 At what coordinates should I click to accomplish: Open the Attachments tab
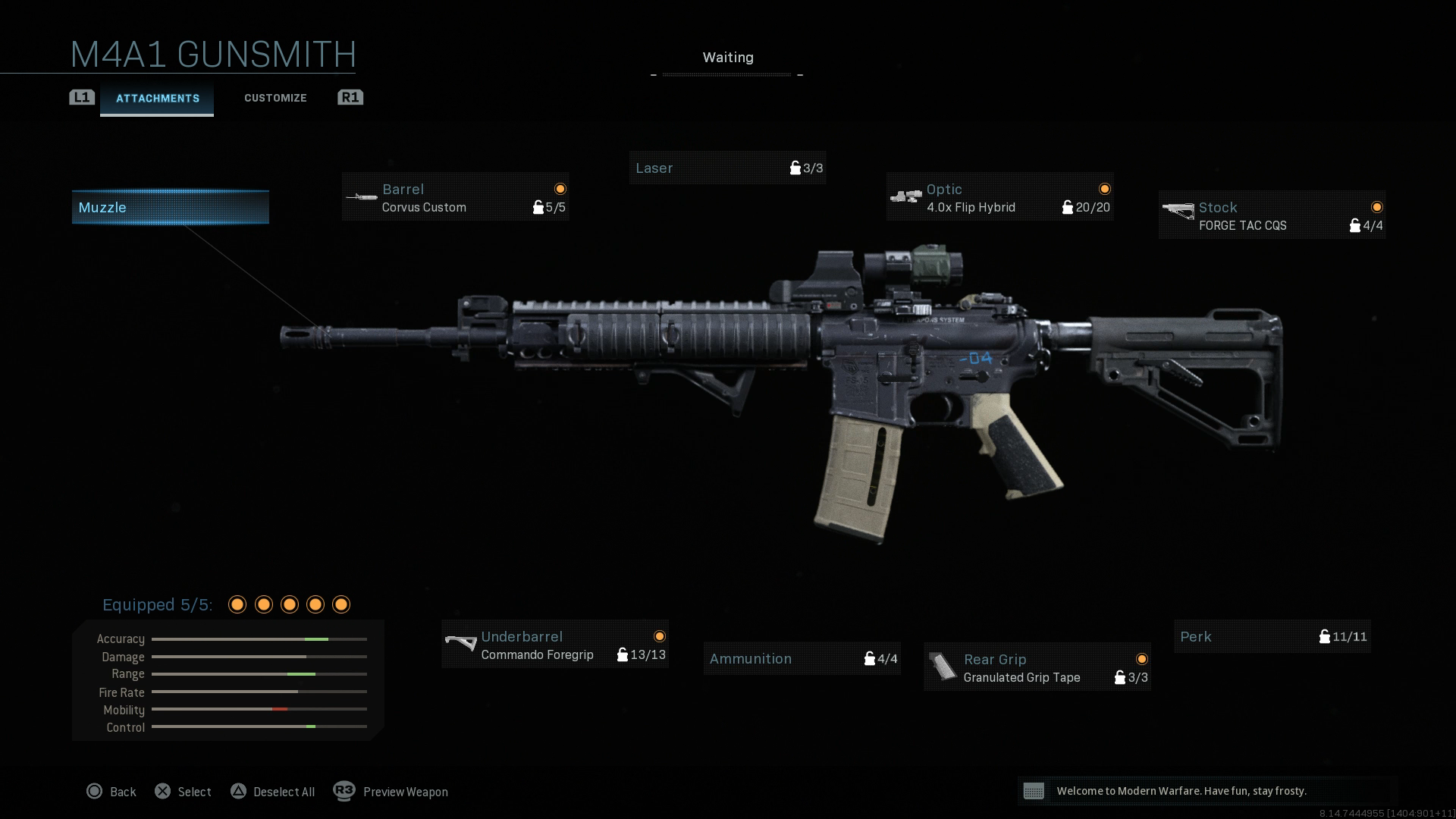(157, 98)
